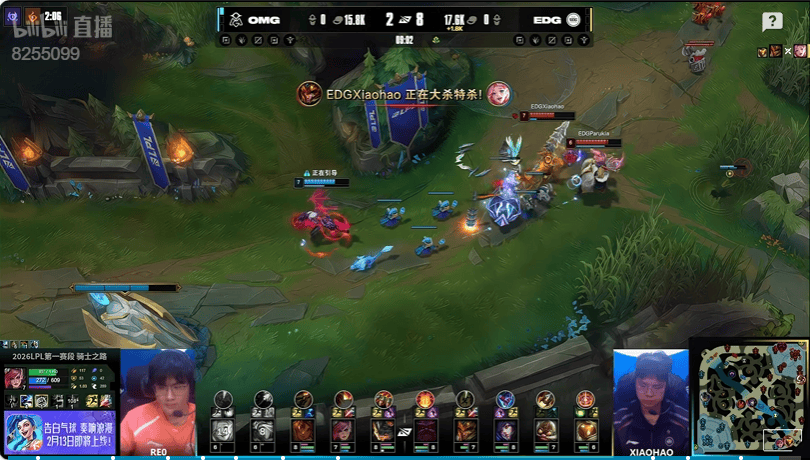Click the minimap in the bottom-right corner
The width and height of the screenshot is (810, 460).
click(752, 397)
